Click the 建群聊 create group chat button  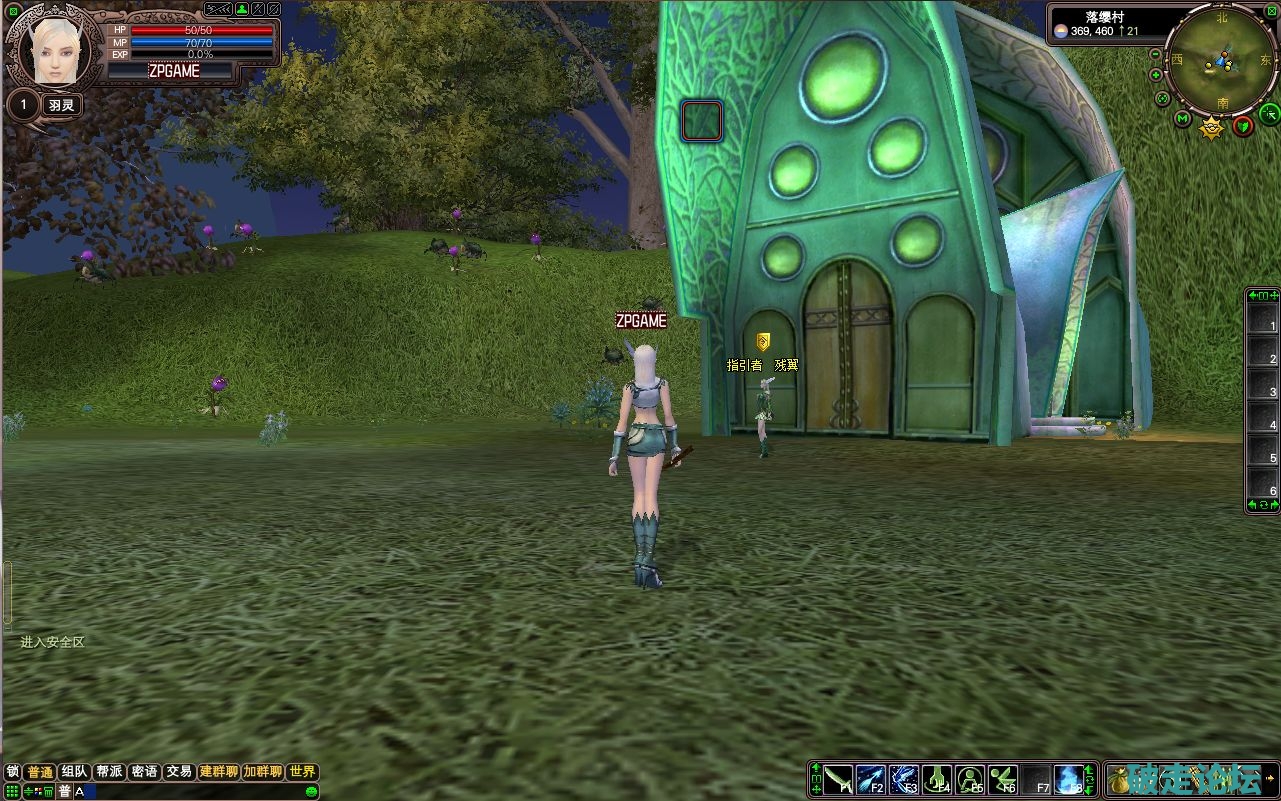(218, 772)
